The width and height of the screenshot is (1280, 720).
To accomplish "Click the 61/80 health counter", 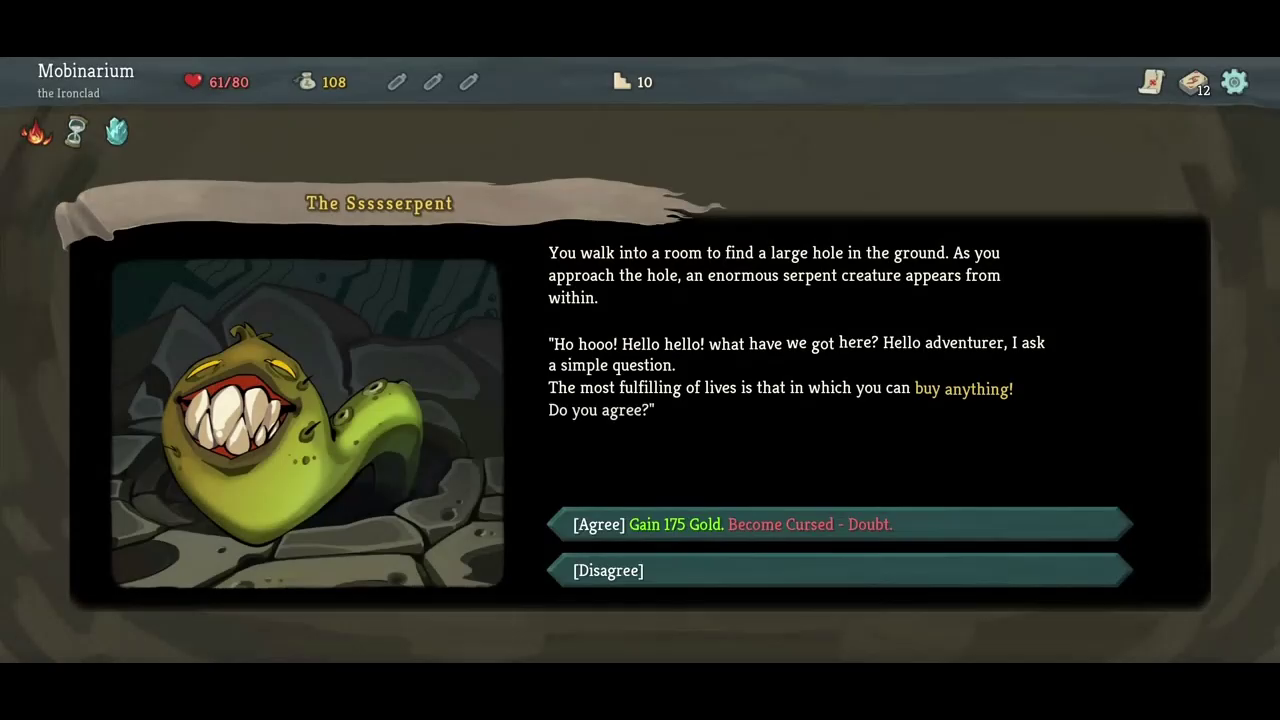I will (228, 81).
